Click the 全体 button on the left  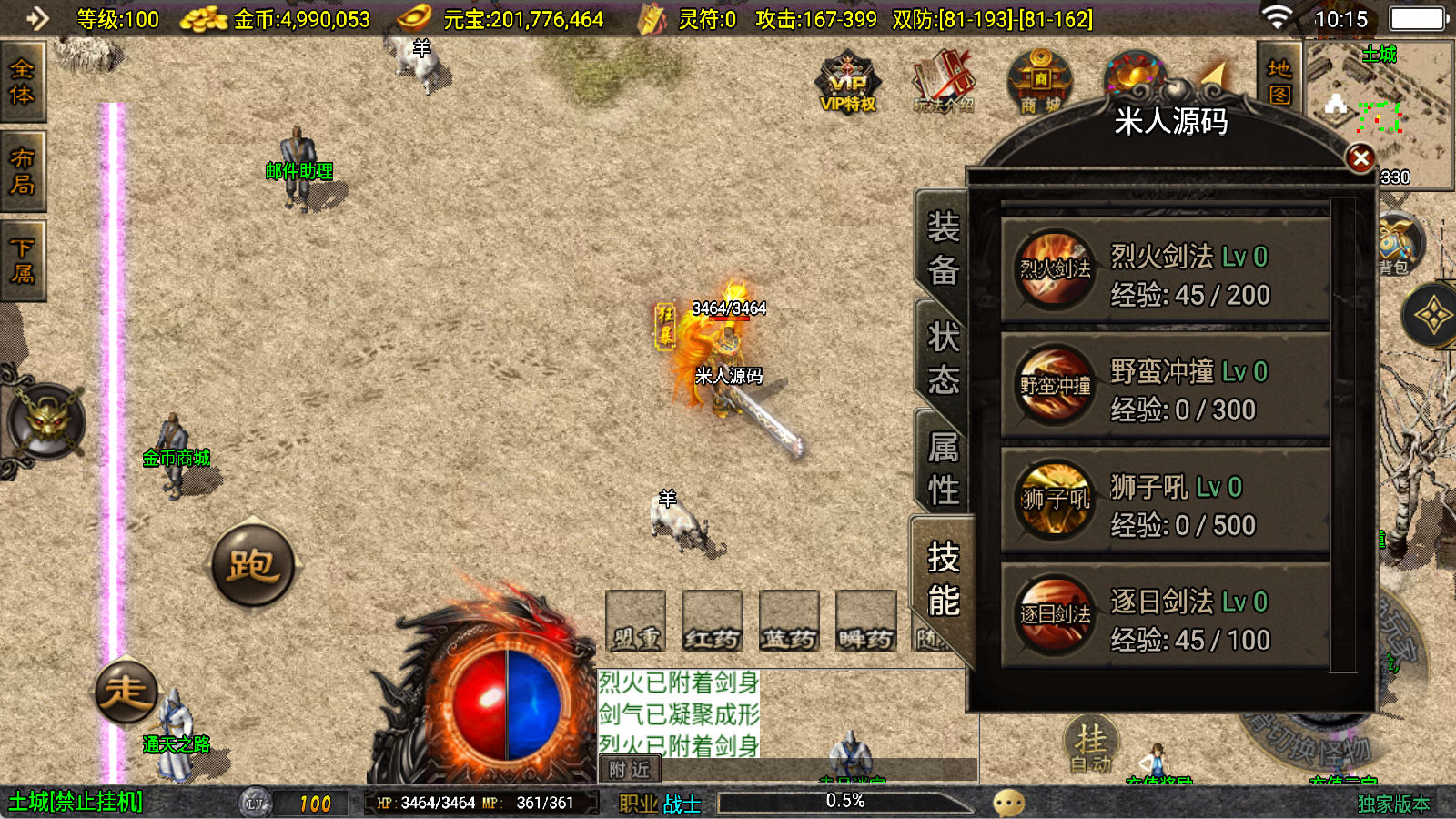point(22,82)
